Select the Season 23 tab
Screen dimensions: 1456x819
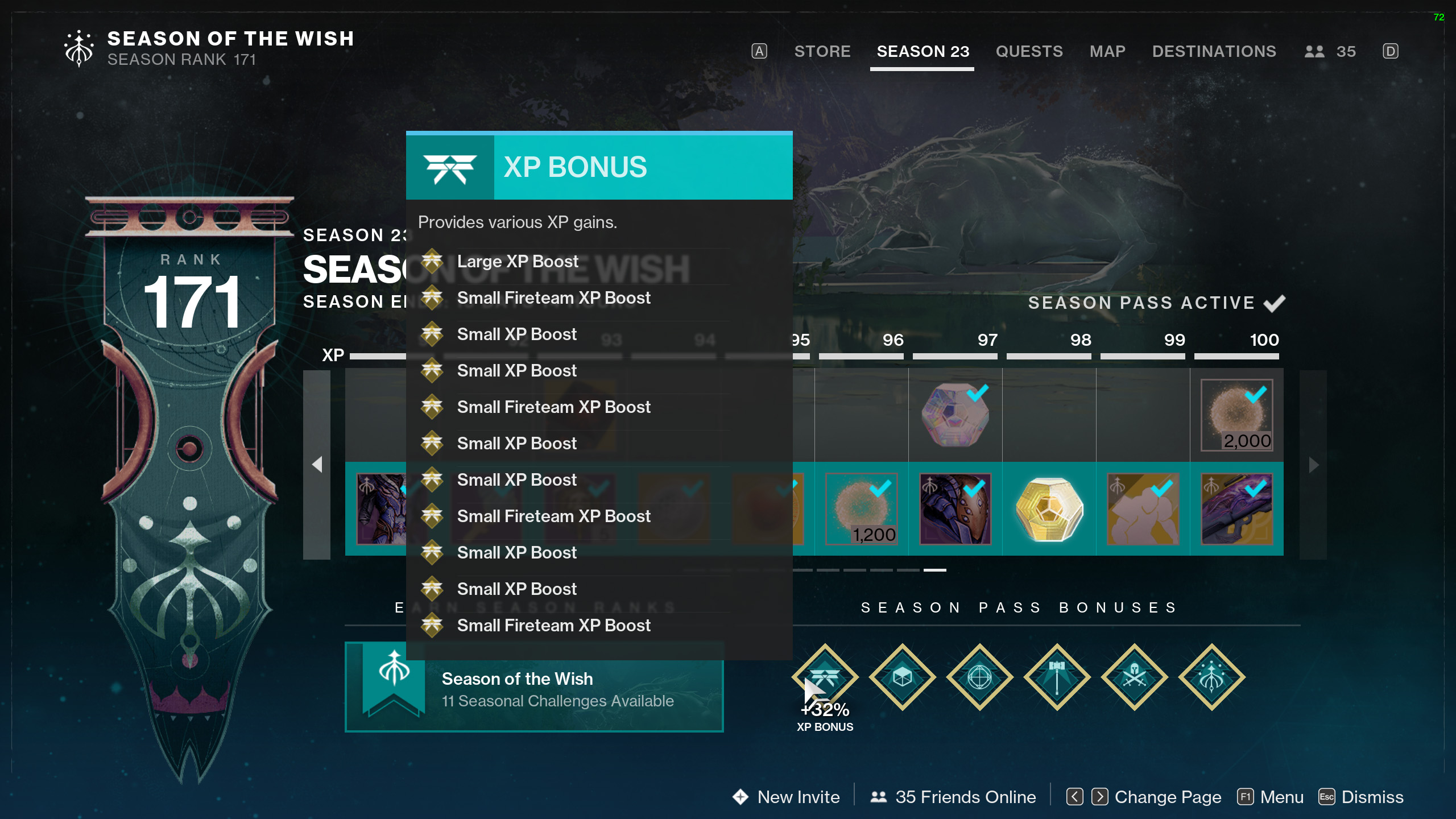(x=923, y=51)
